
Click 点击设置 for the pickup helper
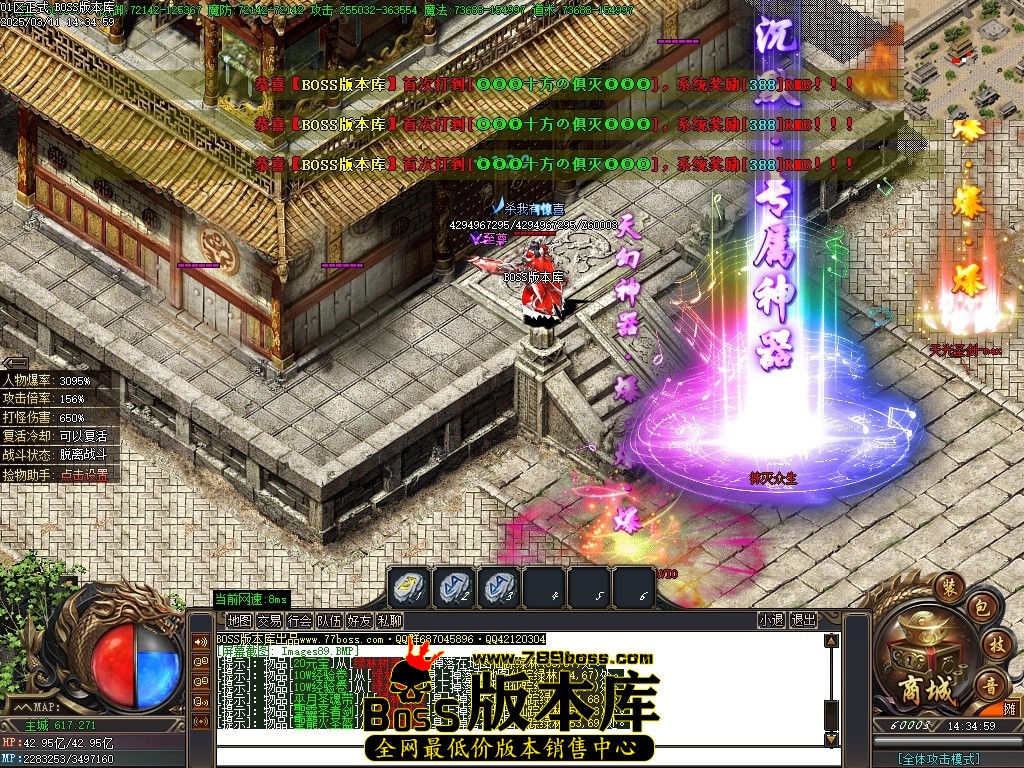(83, 475)
